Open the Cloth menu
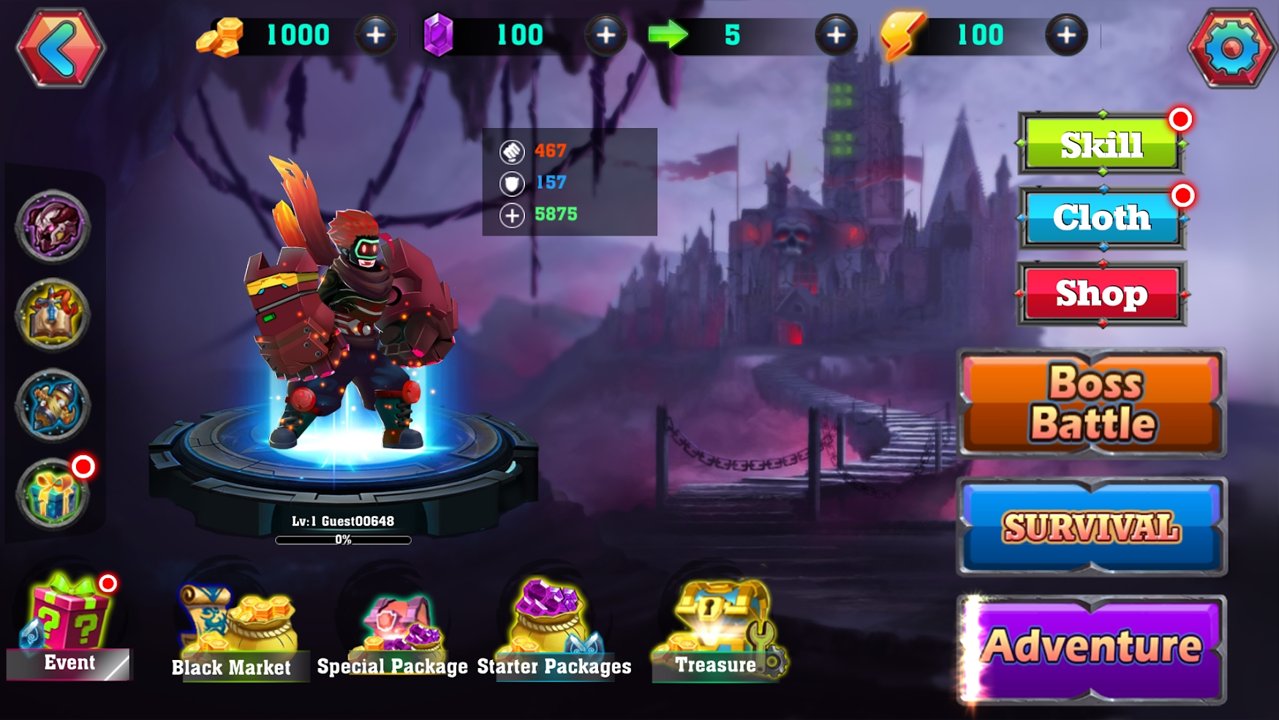The height and width of the screenshot is (720, 1279). point(1102,218)
